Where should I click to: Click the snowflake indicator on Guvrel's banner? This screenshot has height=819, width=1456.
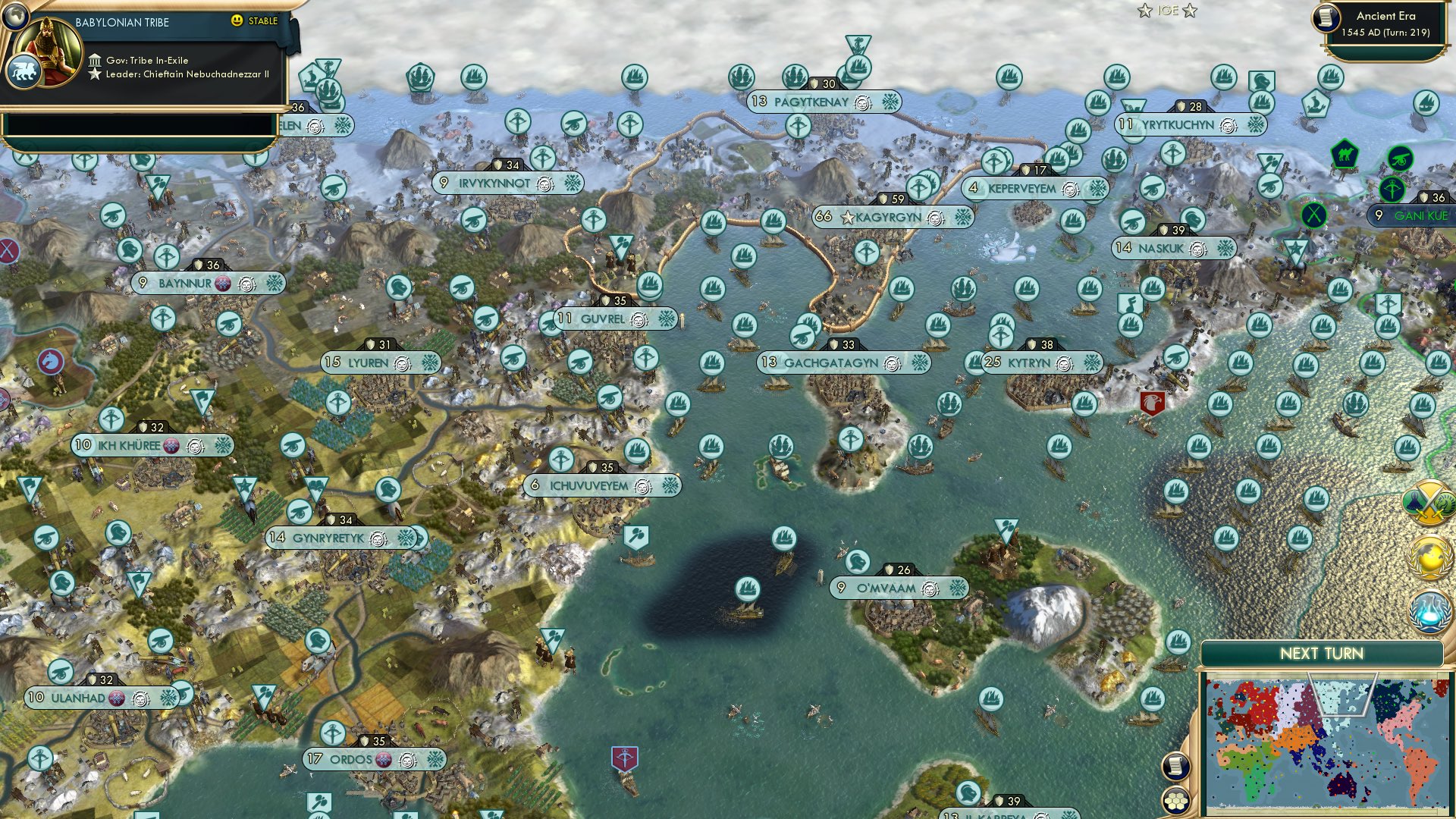tap(667, 319)
